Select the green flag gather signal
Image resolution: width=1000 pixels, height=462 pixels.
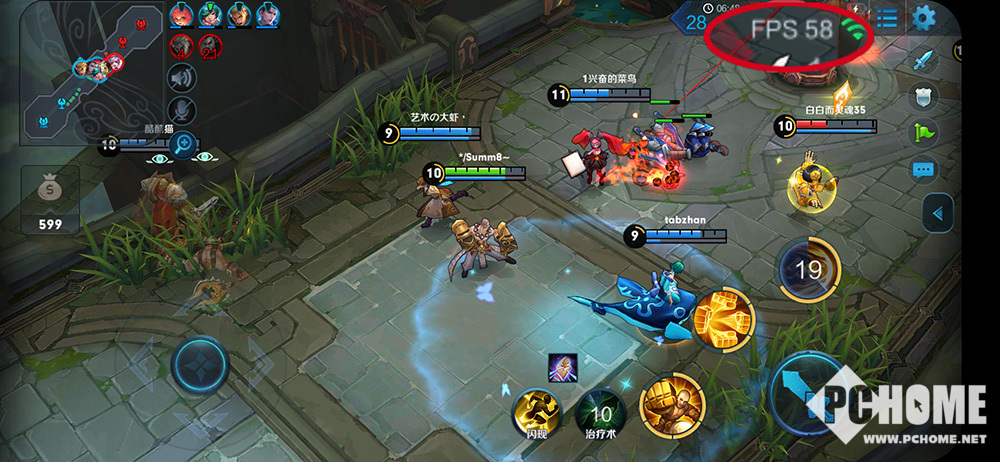[x=924, y=132]
